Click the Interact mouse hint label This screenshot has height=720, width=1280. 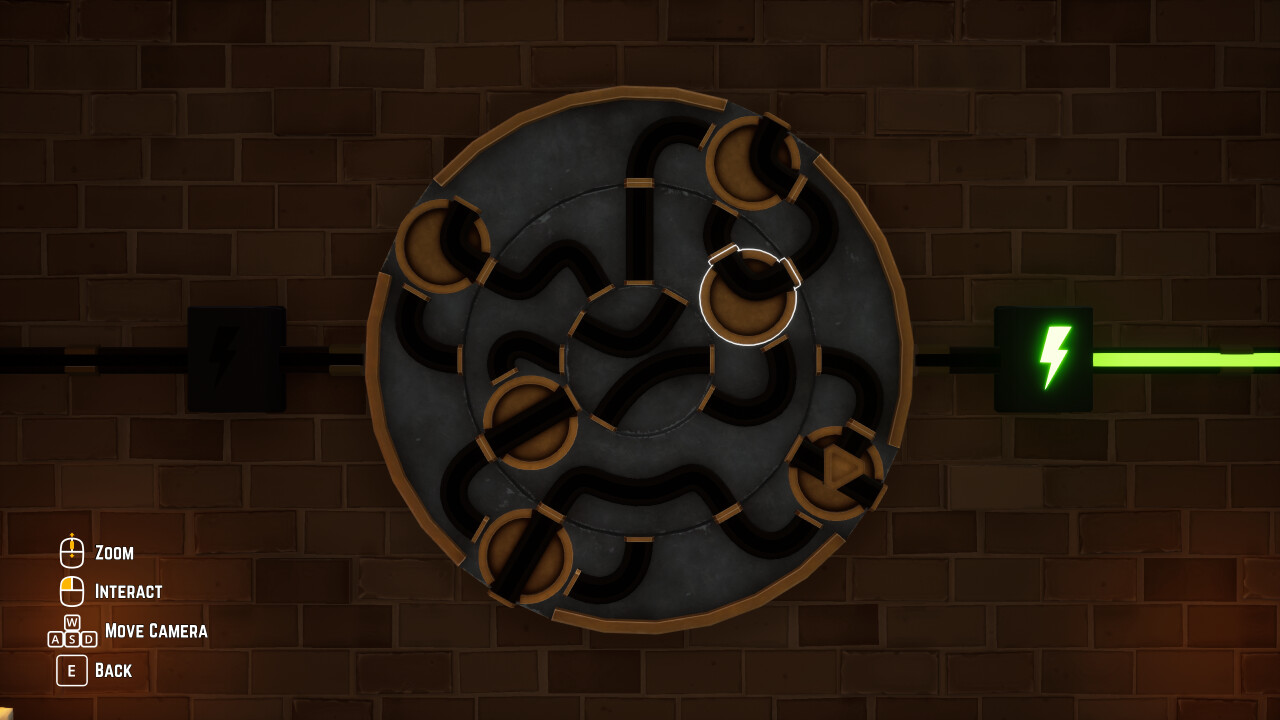click(x=128, y=592)
